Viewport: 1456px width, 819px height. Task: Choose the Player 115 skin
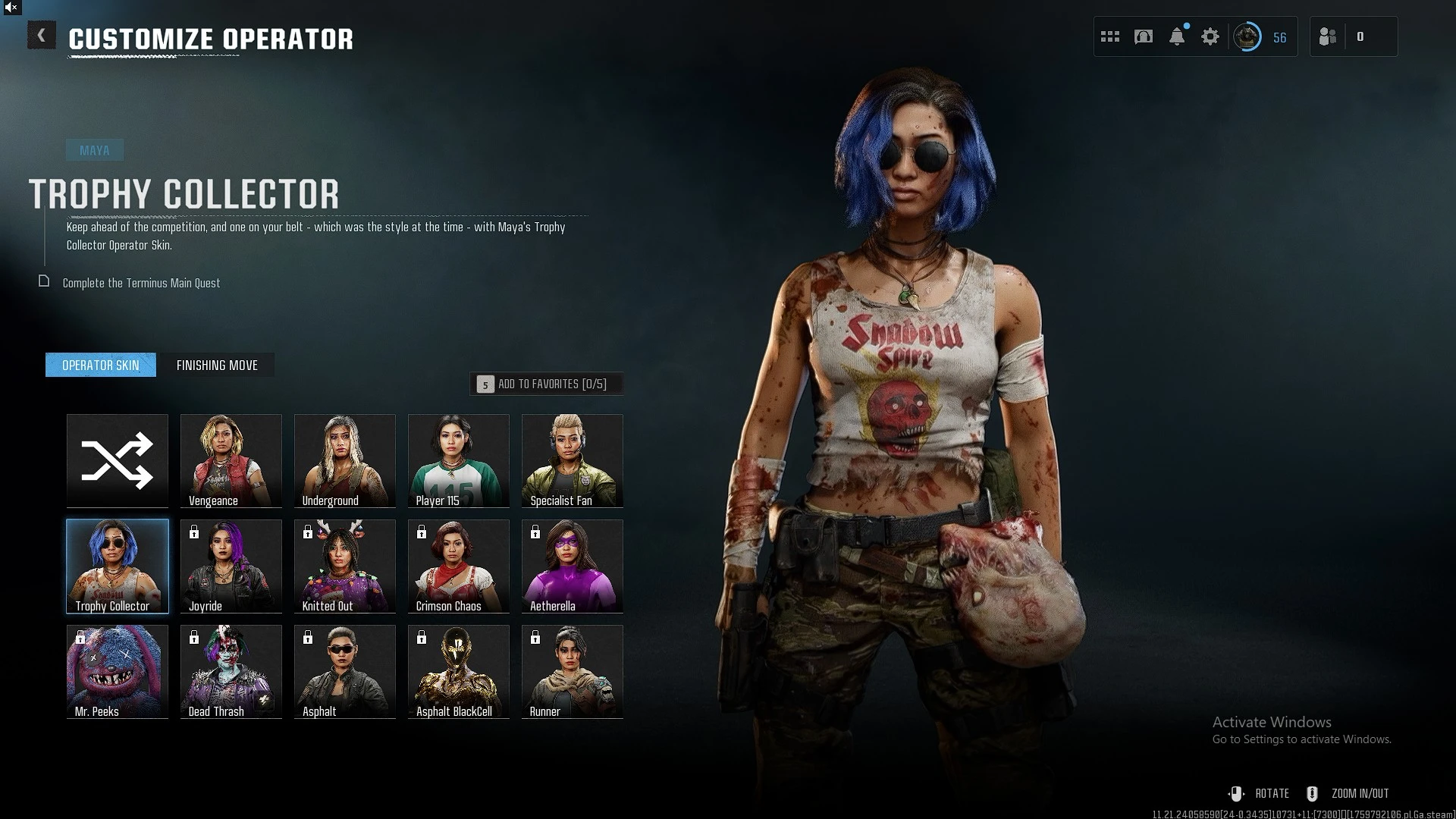[x=459, y=460]
